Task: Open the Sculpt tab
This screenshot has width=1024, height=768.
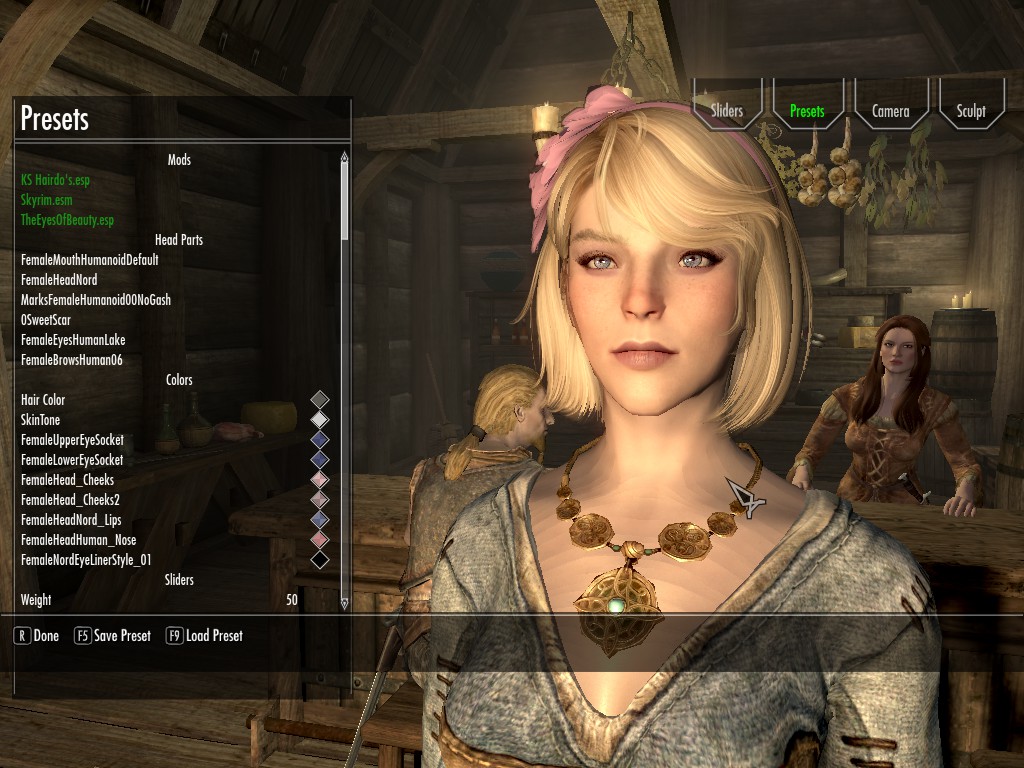Action: [x=970, y=111]
